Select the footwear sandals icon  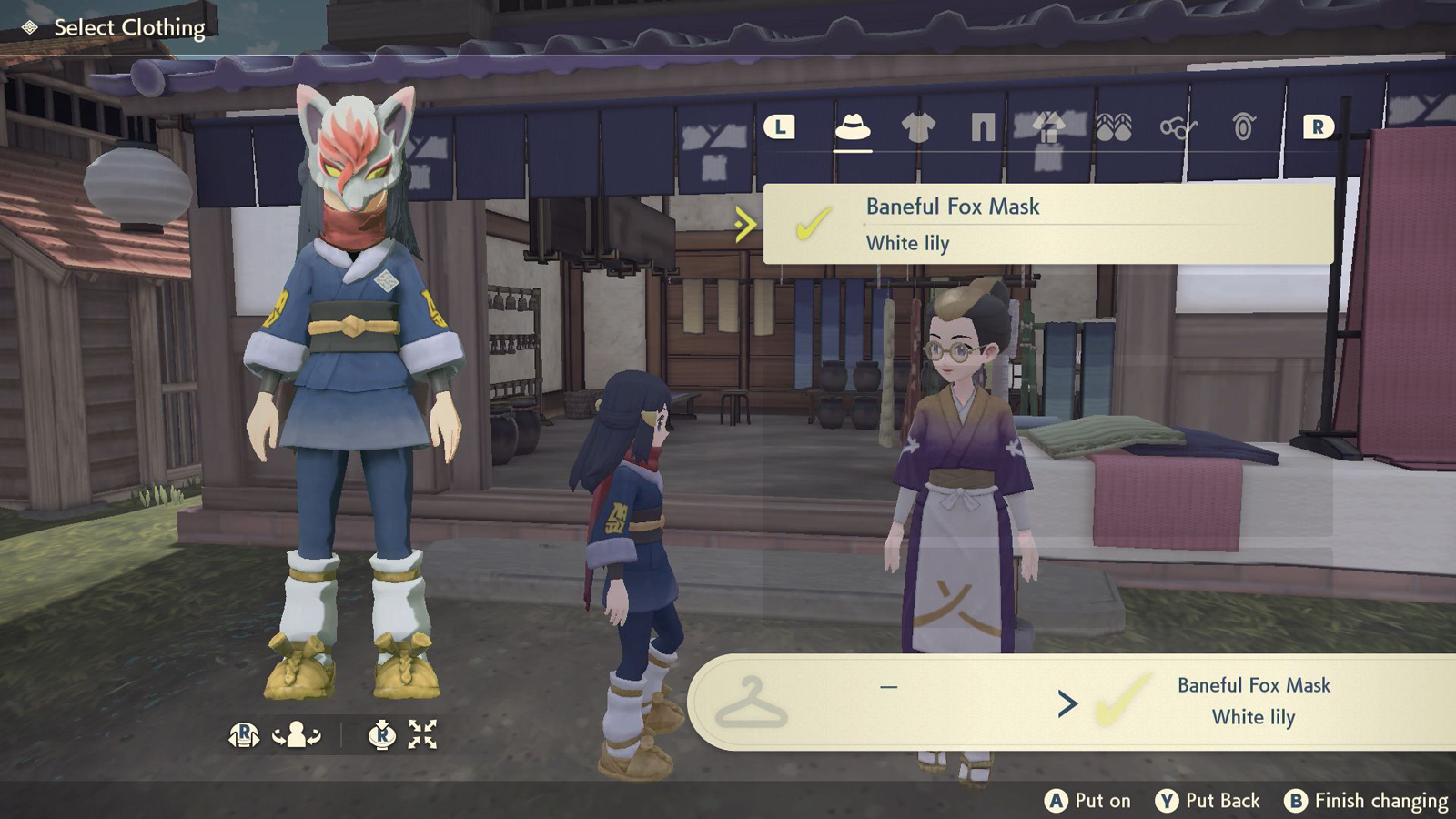coord(1112,130)
